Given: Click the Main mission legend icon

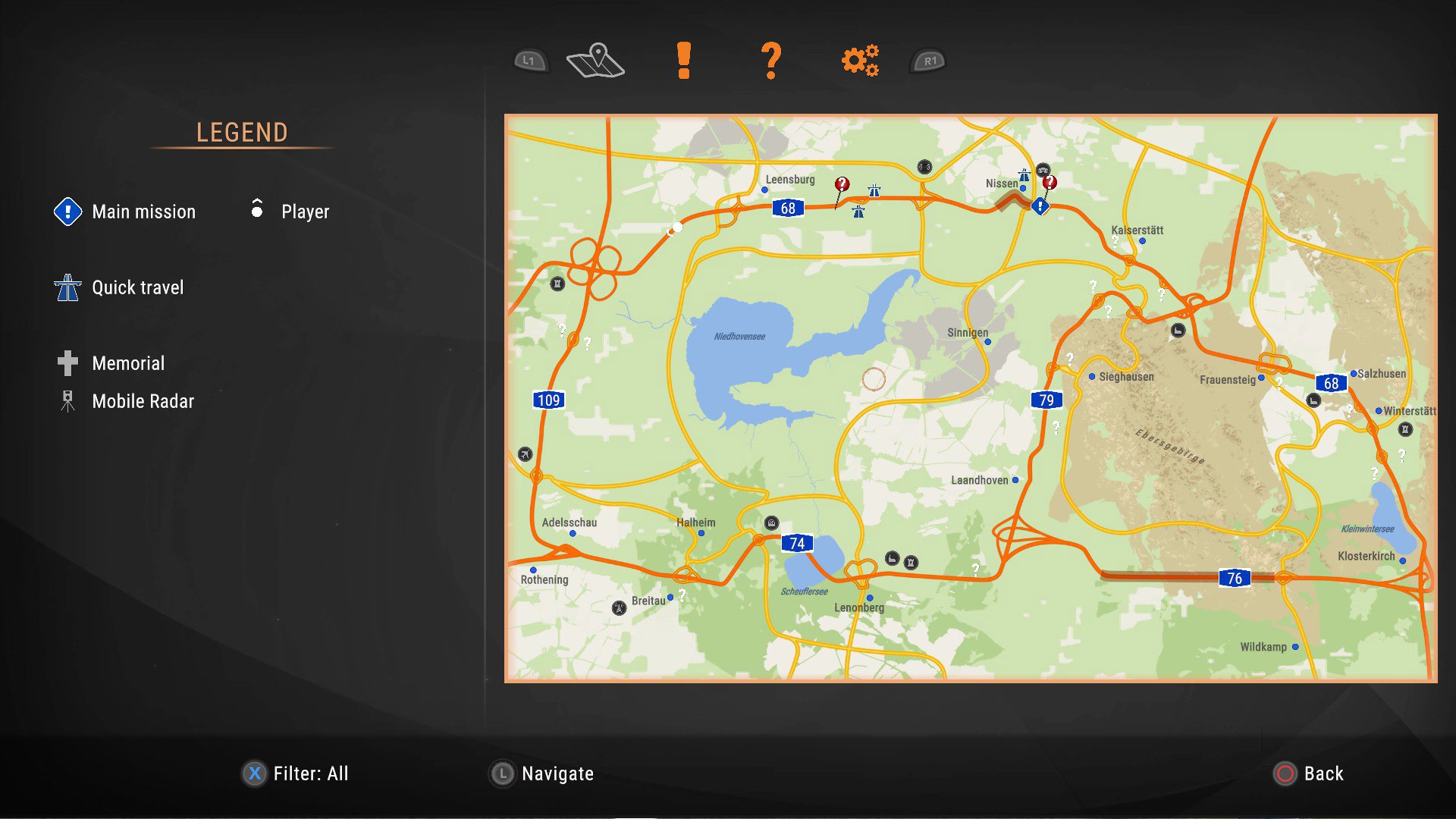Looking at the screenshot, I should 67,212.
